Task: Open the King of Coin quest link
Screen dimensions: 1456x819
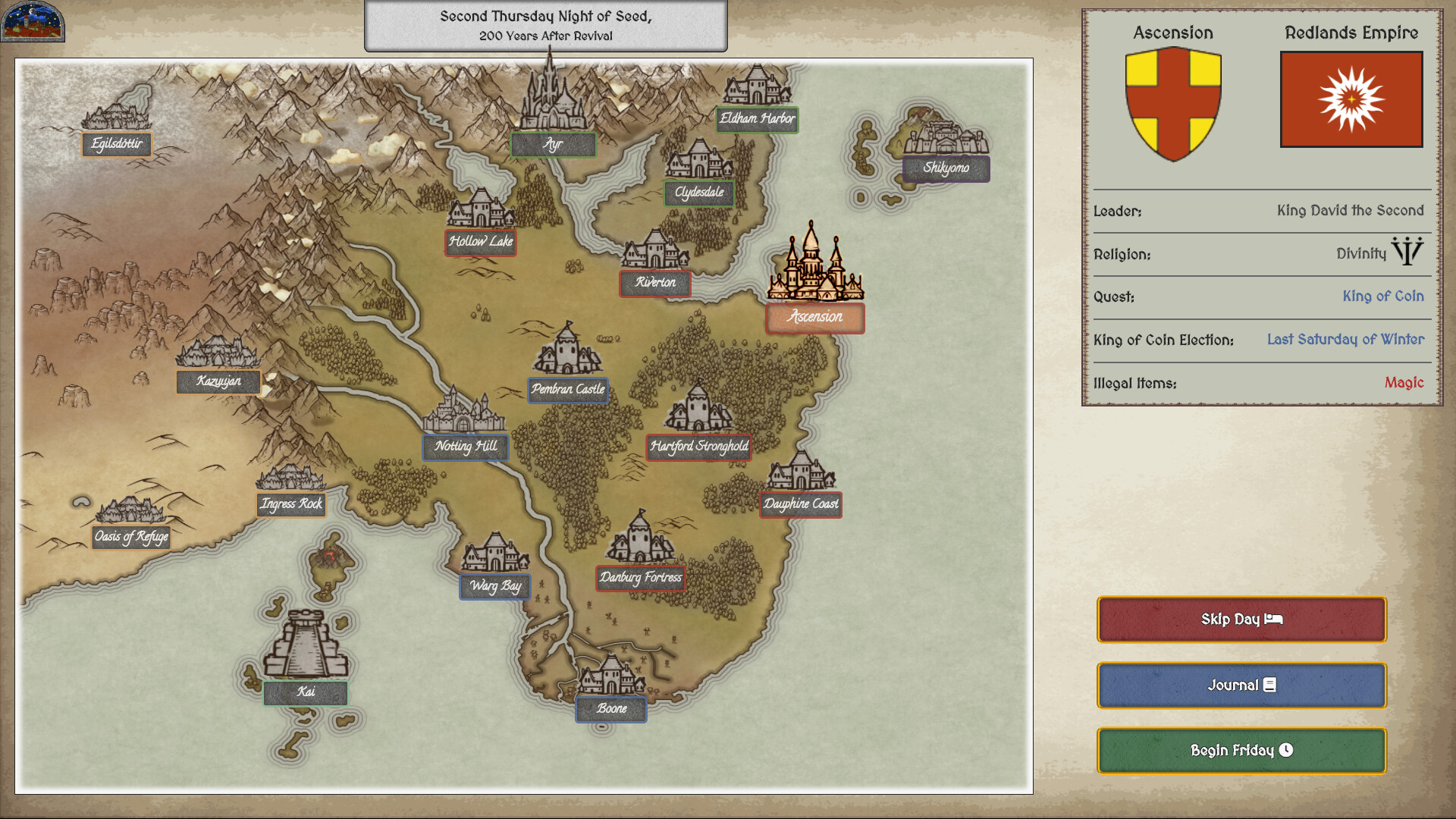Action: tap(1382, 297)
